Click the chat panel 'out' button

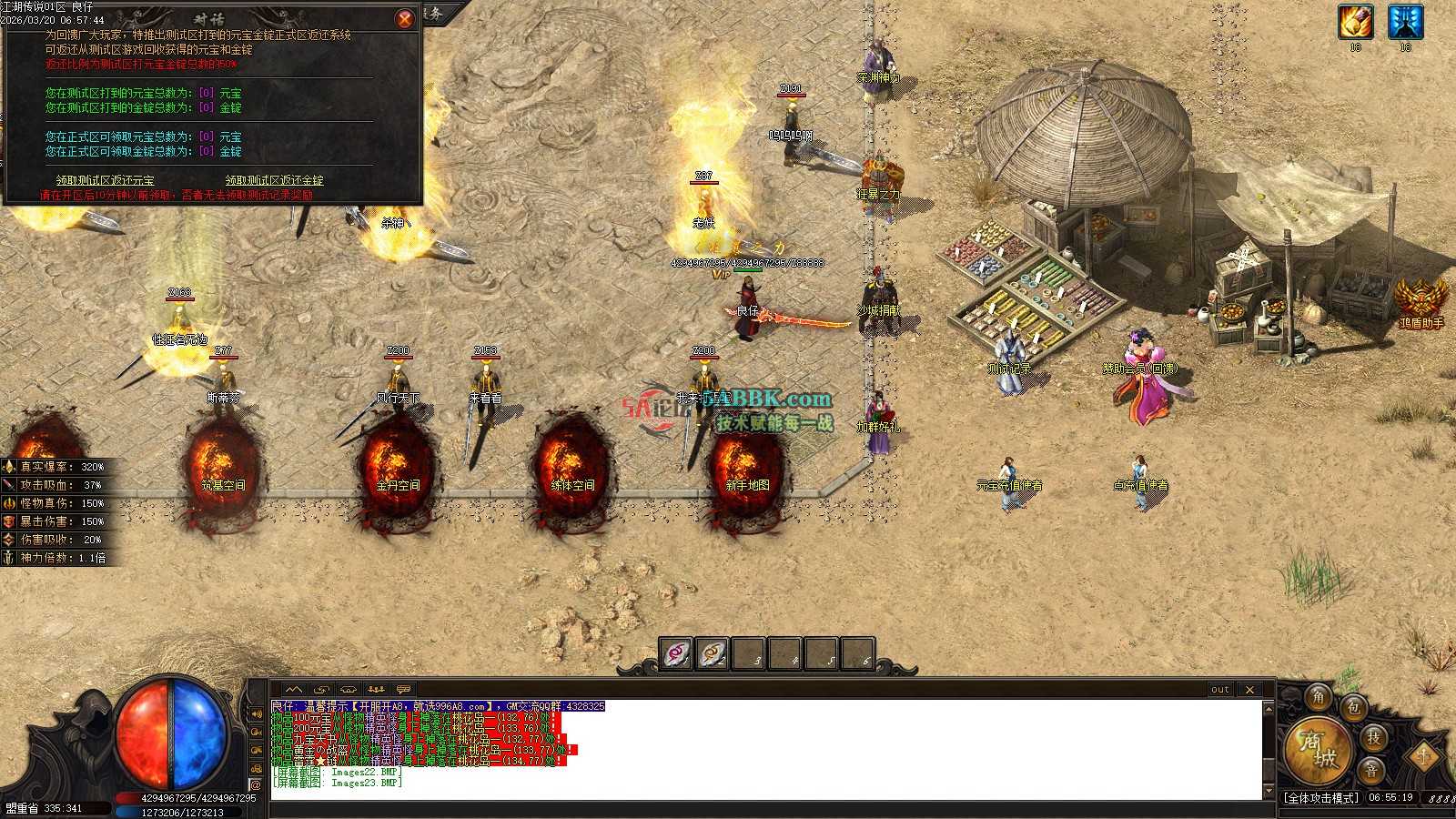(1220, 690)
